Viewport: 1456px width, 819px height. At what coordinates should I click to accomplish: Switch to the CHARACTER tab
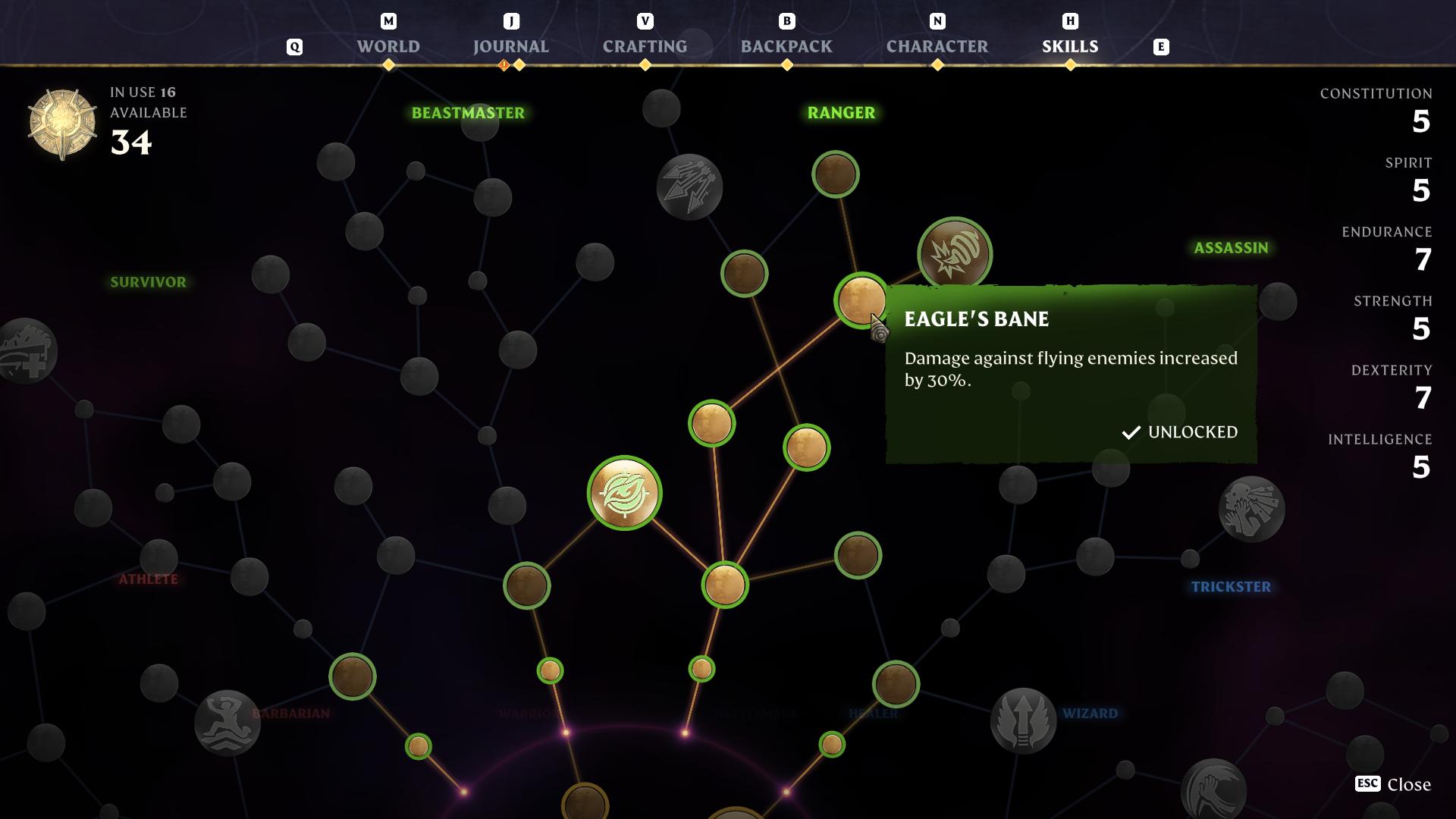pyautogui.click(x=936, y=45)
